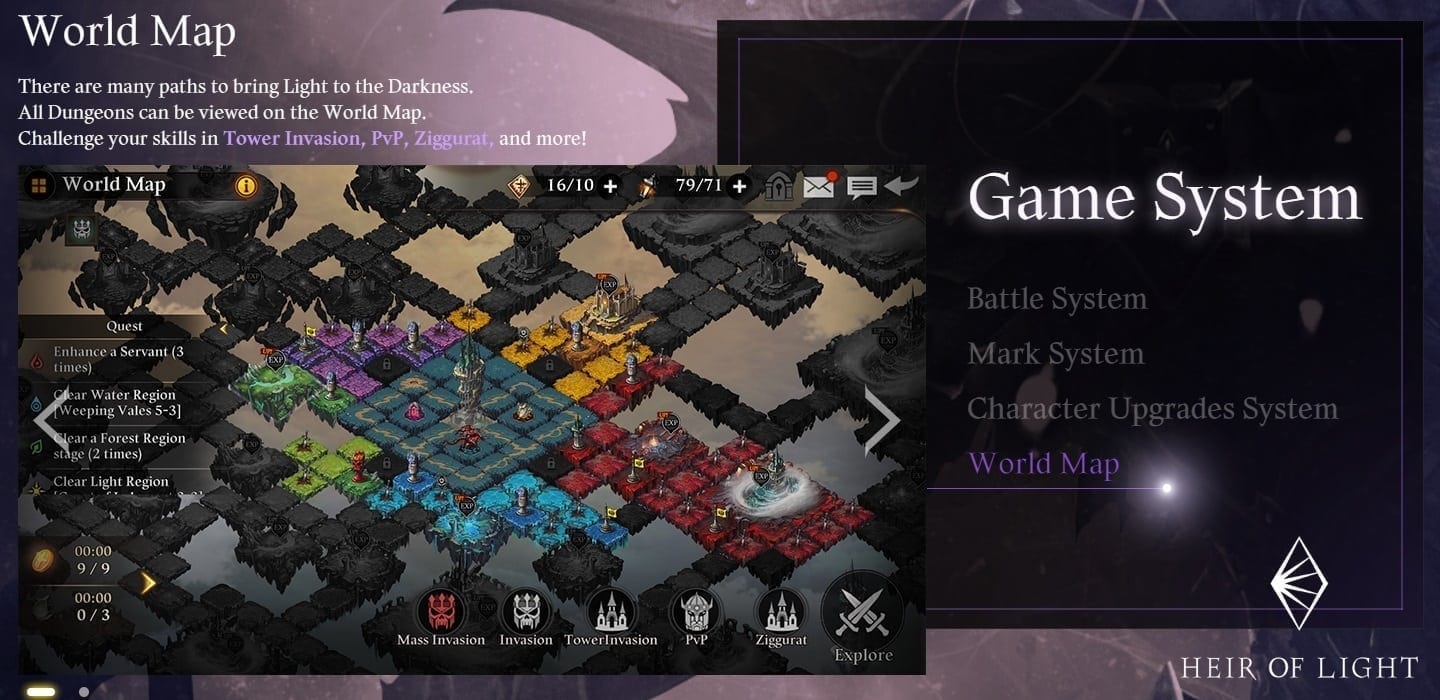Click the back arrow in the top bar
Viewport: 1440px width, 700px height.
901,185
